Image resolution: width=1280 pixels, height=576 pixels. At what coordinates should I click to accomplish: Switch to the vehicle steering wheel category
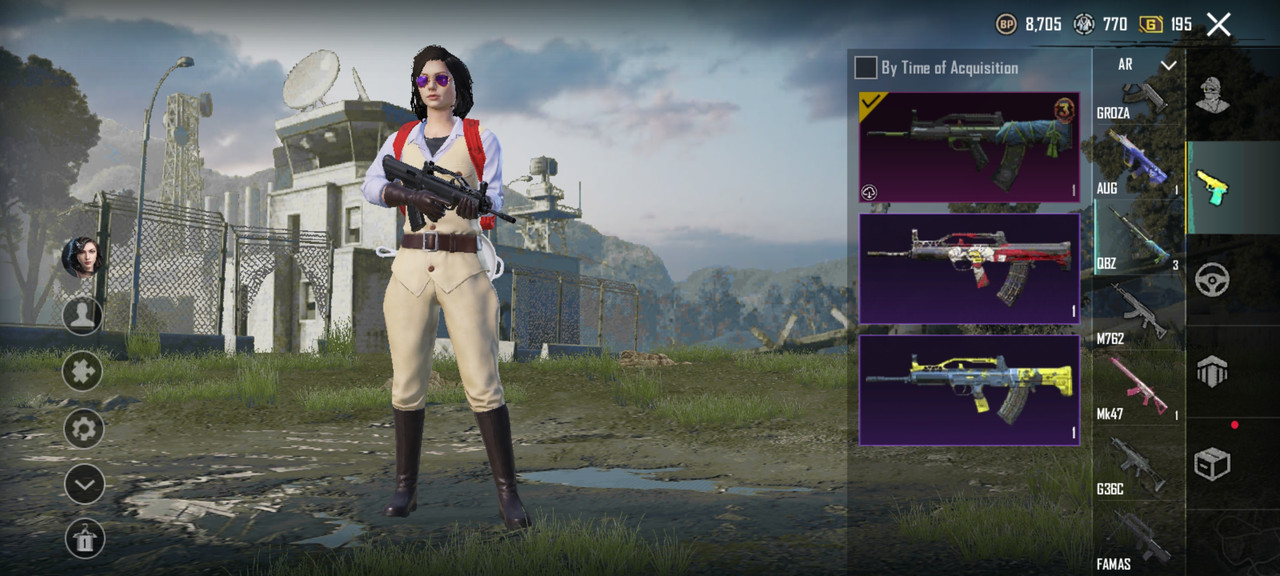pyautogui.click(x=1213, y=279)
